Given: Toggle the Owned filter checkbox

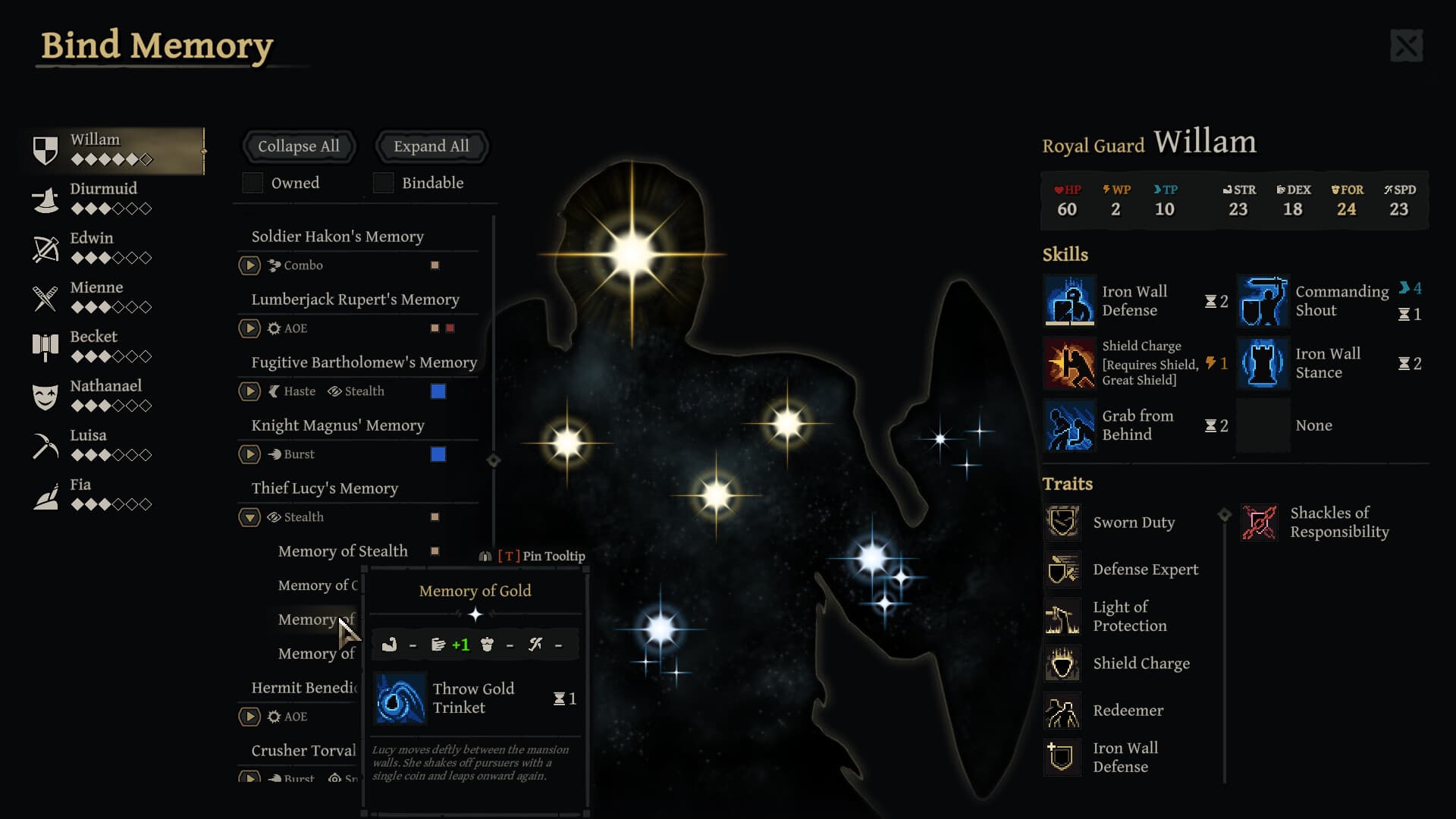Looking at the screenshot, I should click(x=253, y=183).
